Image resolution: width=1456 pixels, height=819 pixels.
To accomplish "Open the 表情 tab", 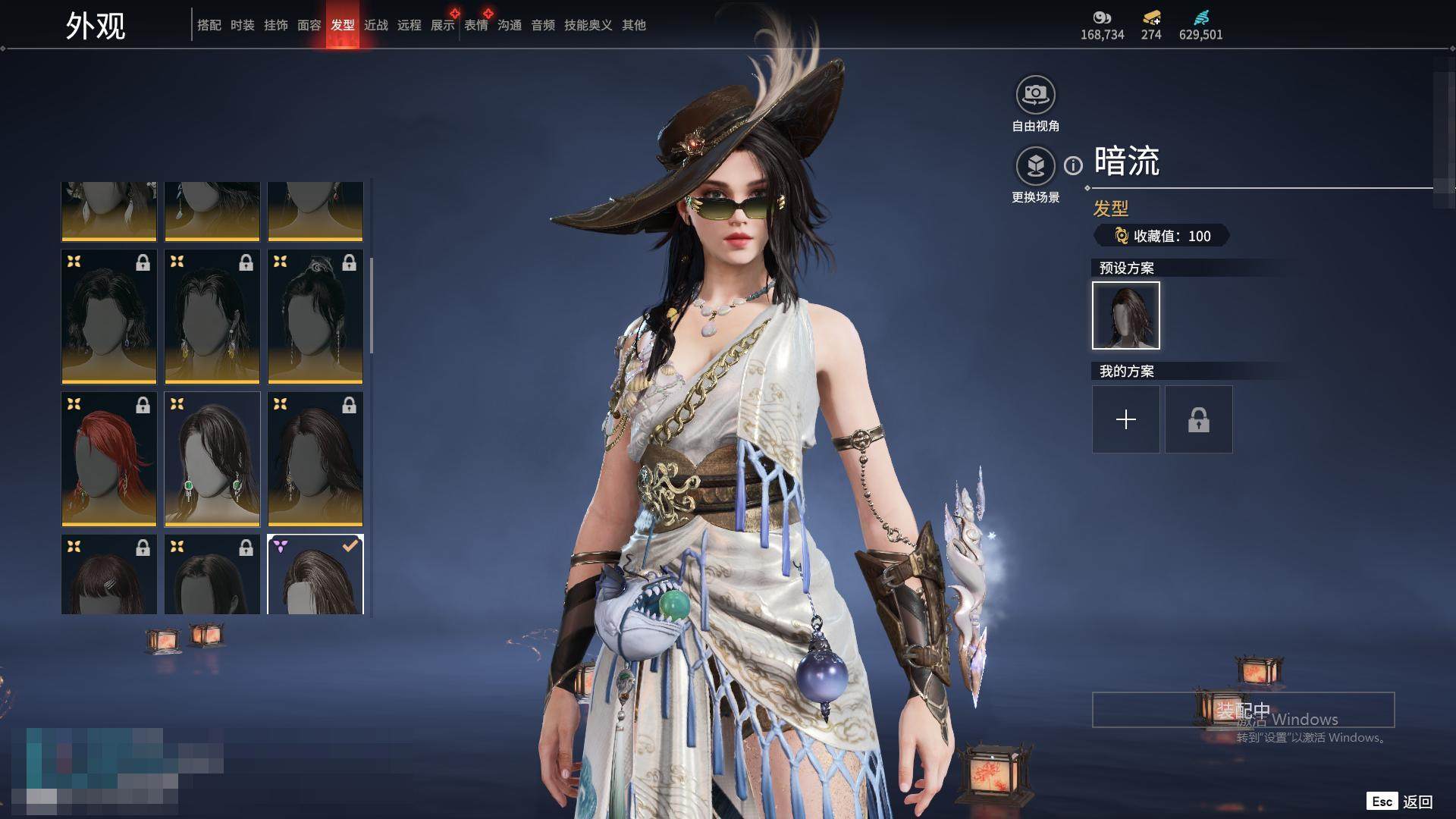I will (x=476, y=25).
